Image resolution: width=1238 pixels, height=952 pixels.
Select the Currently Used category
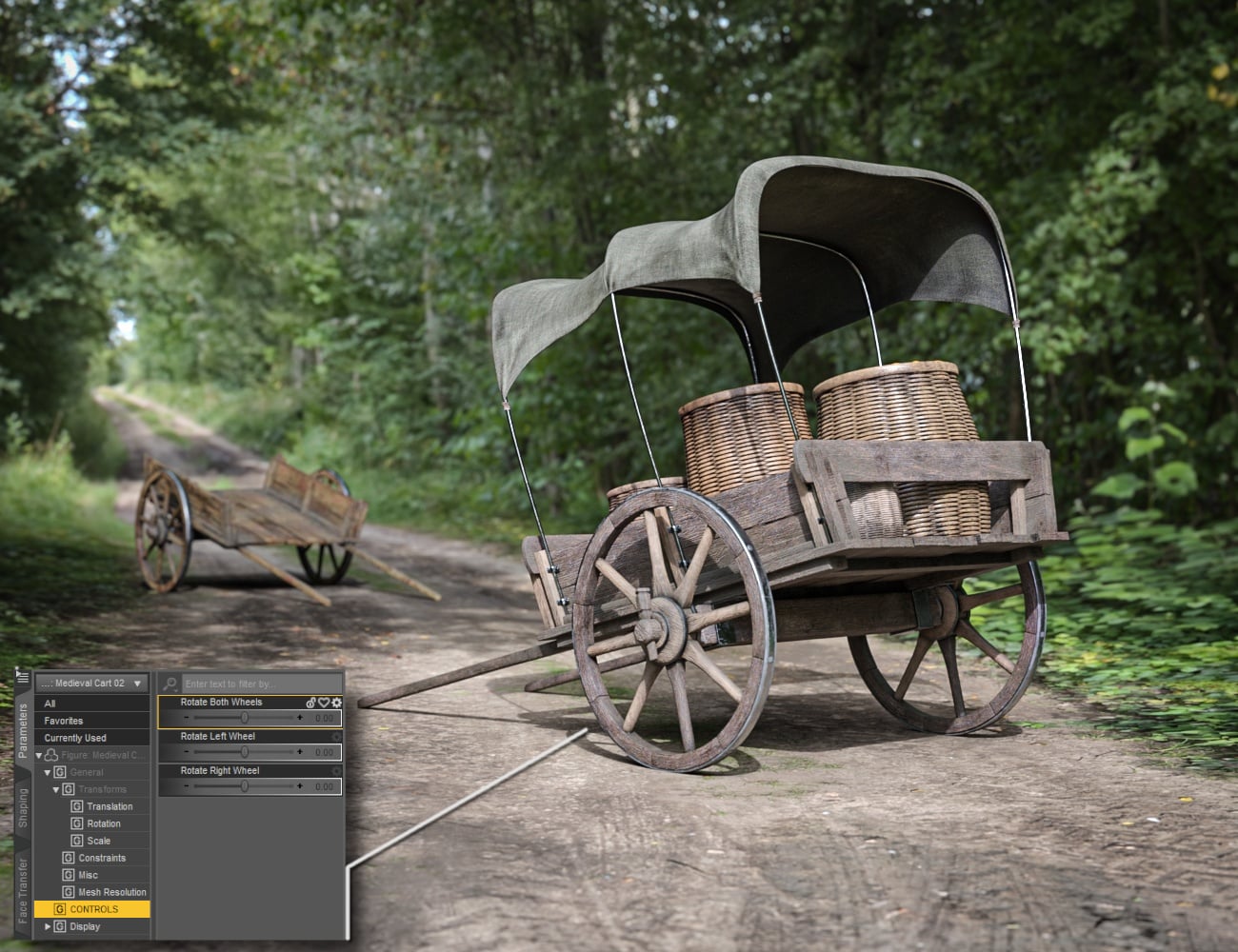75,738
